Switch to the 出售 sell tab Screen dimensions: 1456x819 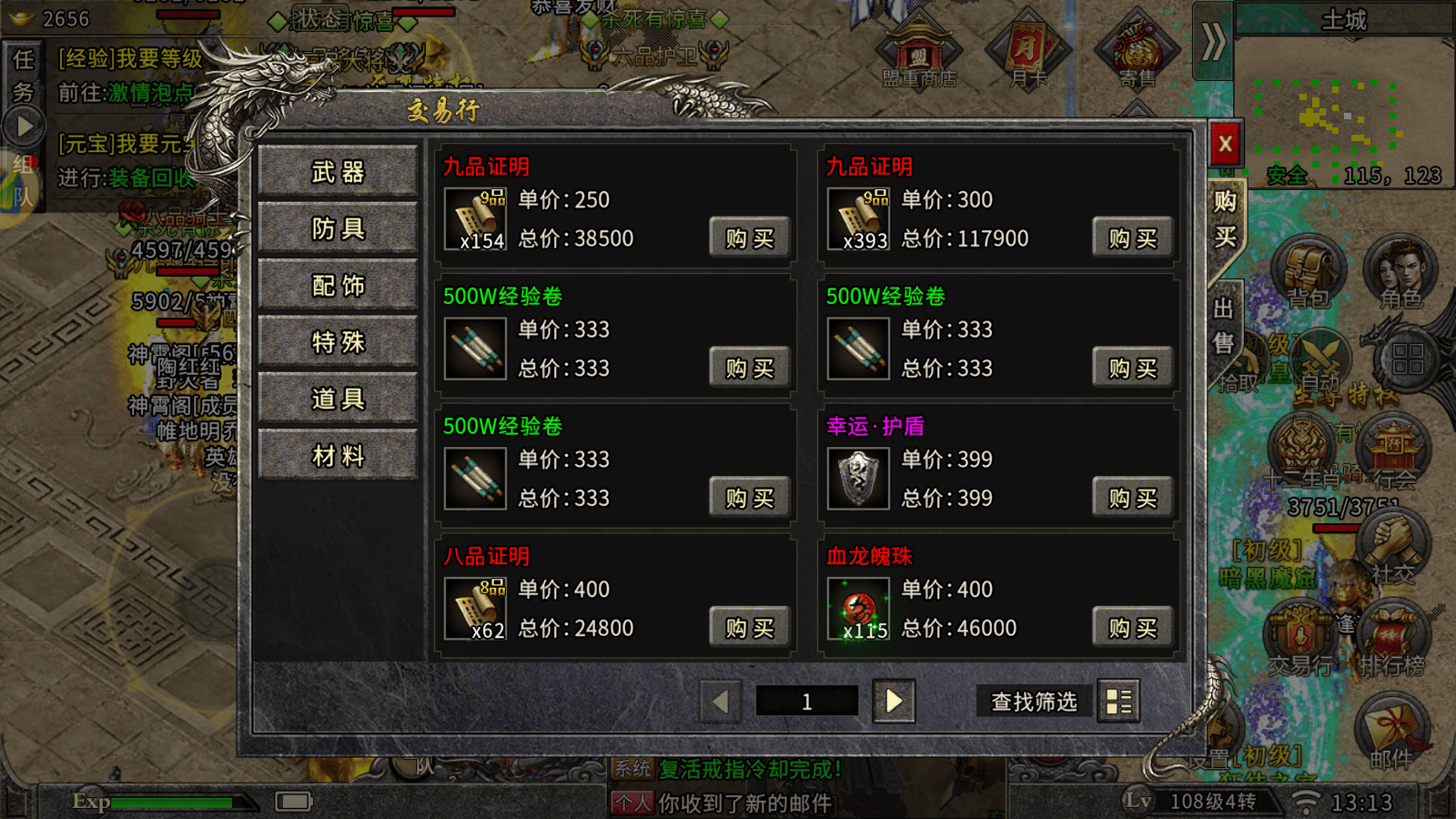point(1224,326)
